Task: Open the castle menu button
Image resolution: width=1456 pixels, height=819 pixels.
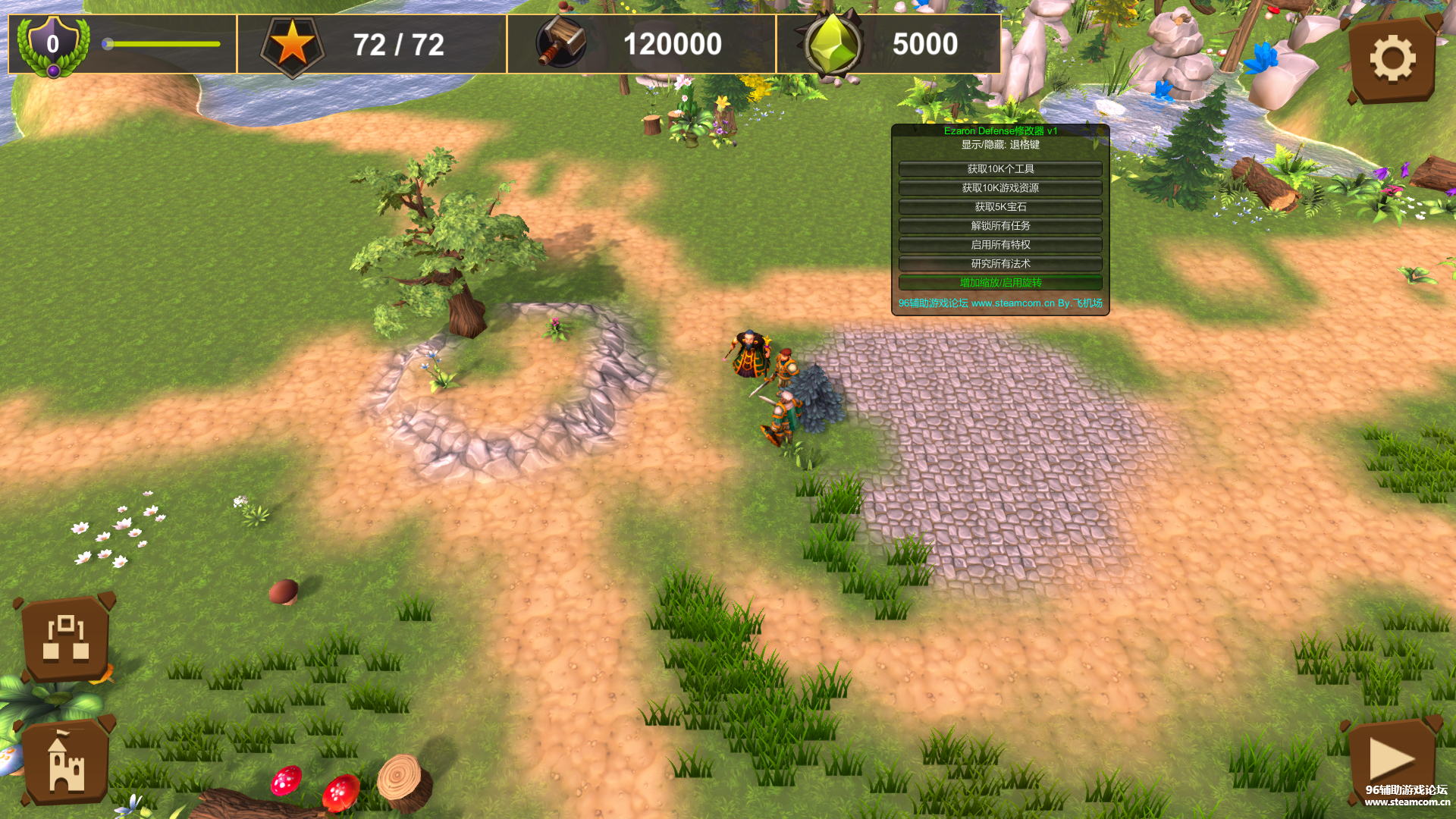Action: click(x=66, y=763)
